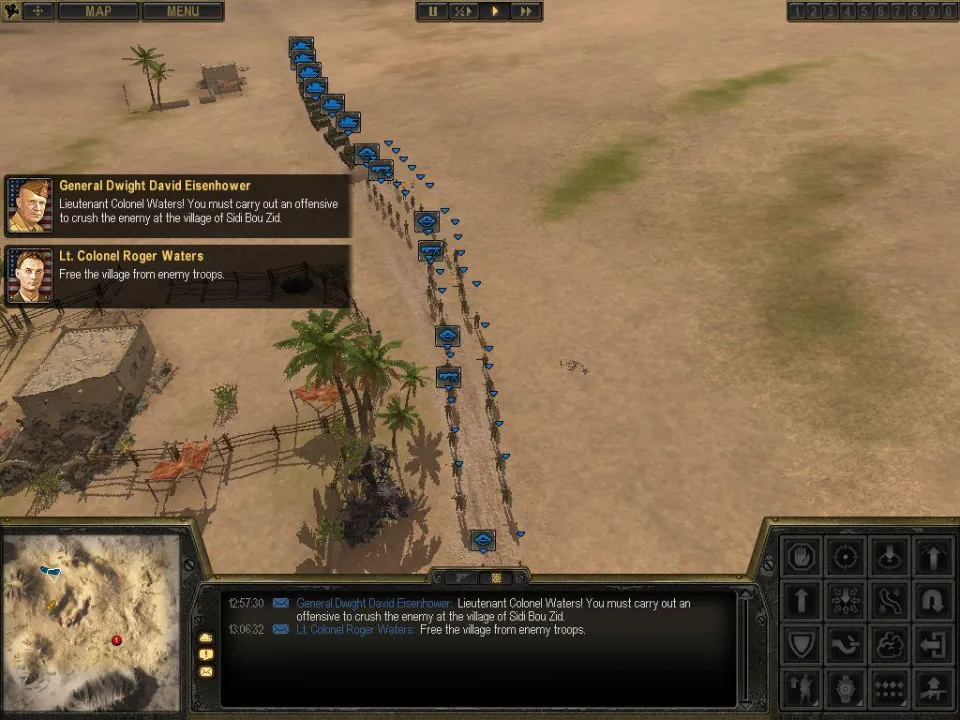960x720 pixels.
Task: Fast-forward the game speed
Action: (526, 11)
